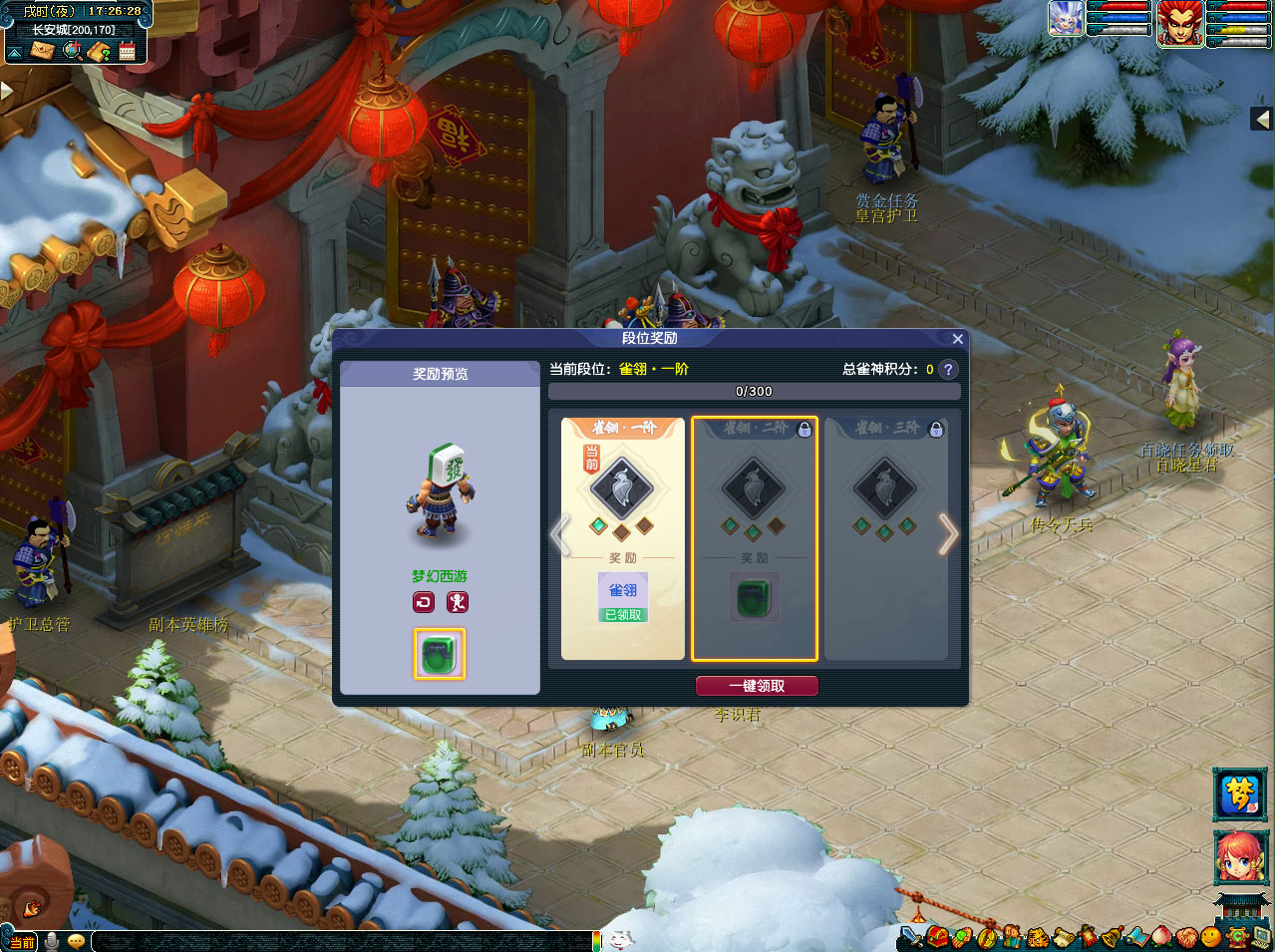Claim all rewards with 一键领取

pos(757,686)
